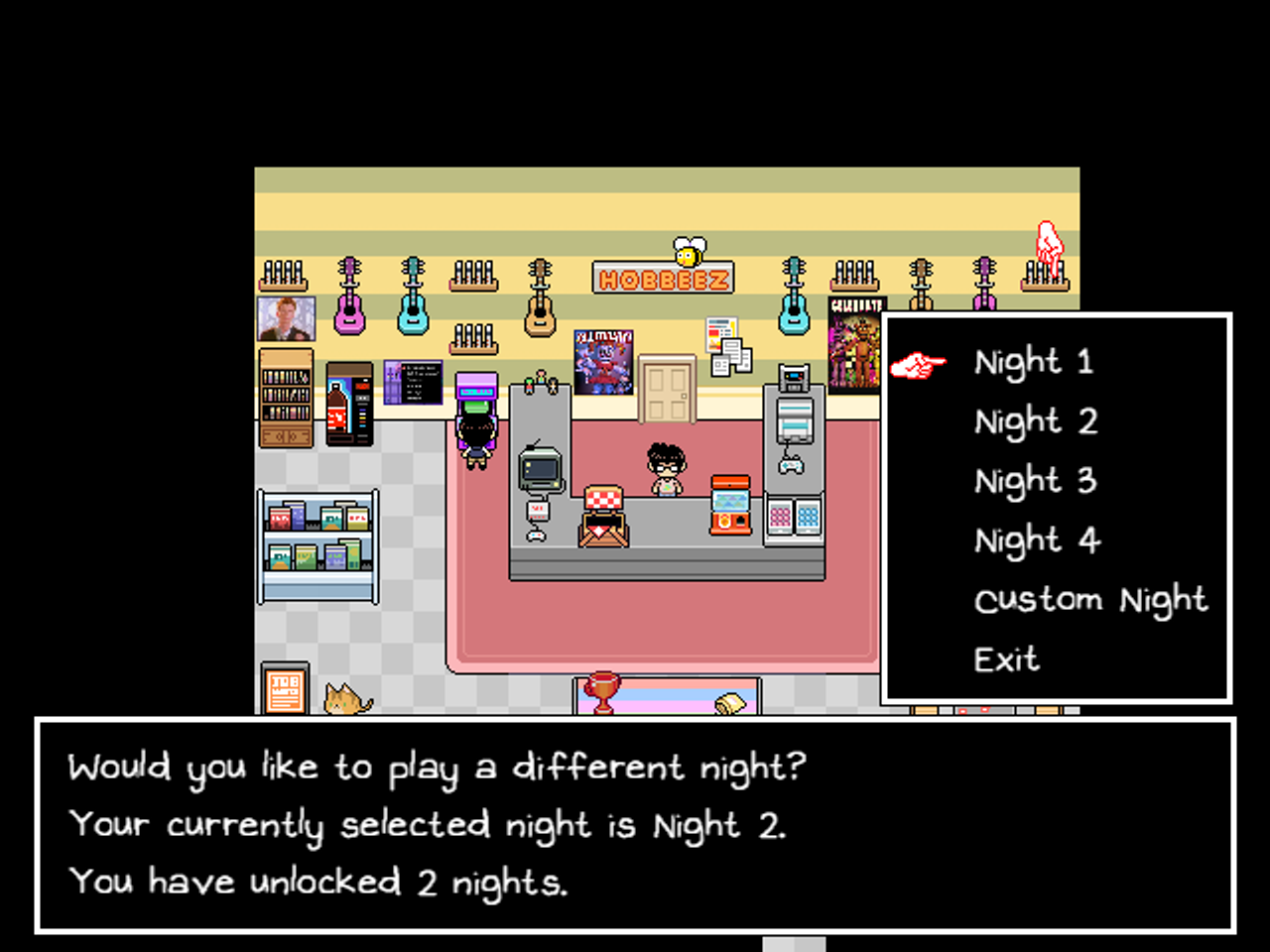
Task: Click the Rick Astley portrait poster
Action: 287,317
